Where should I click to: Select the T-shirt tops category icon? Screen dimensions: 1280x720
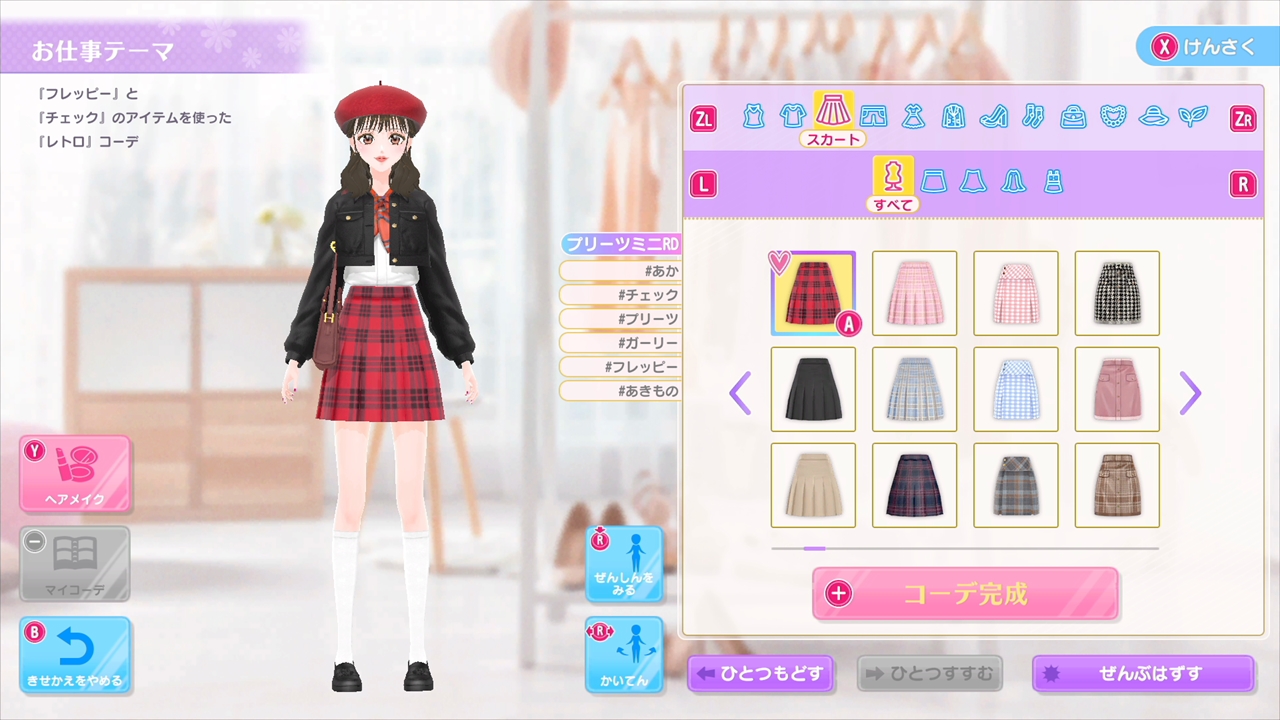(x=791, y=115)
